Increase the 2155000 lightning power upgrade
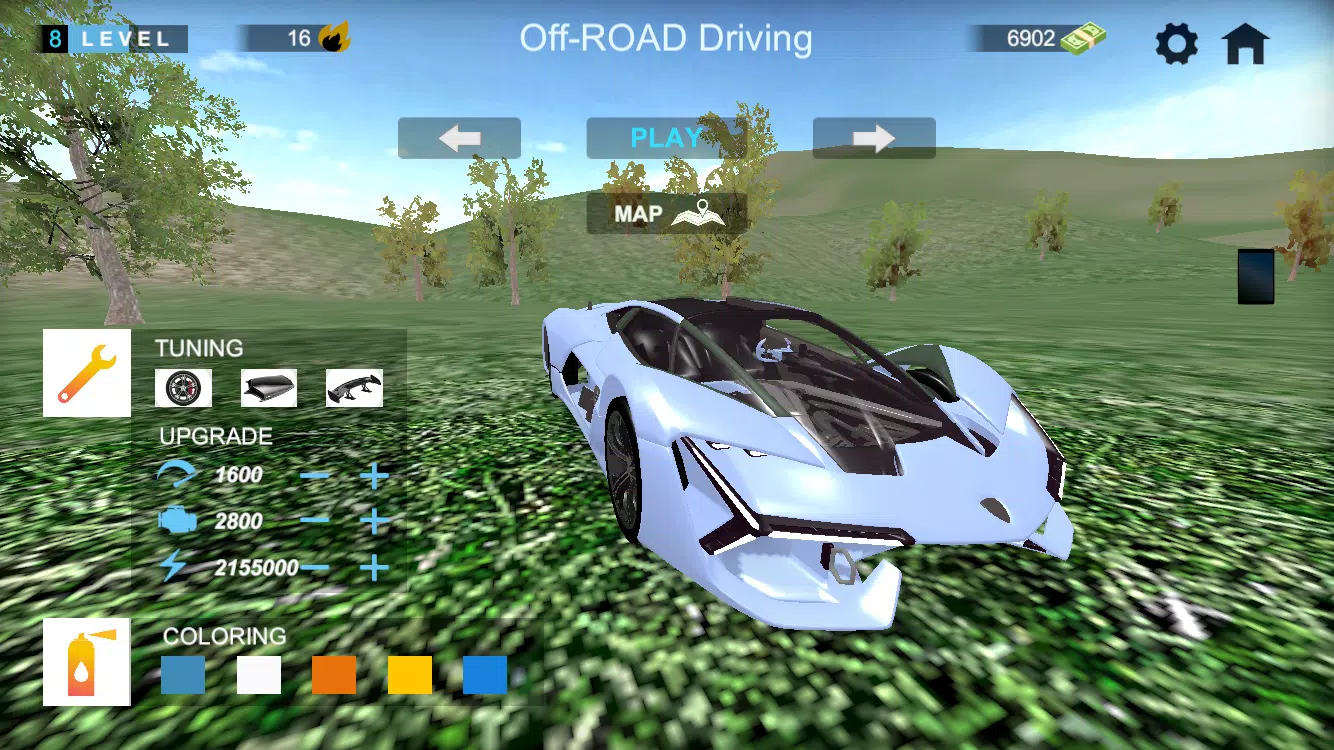 click(374, 568)
